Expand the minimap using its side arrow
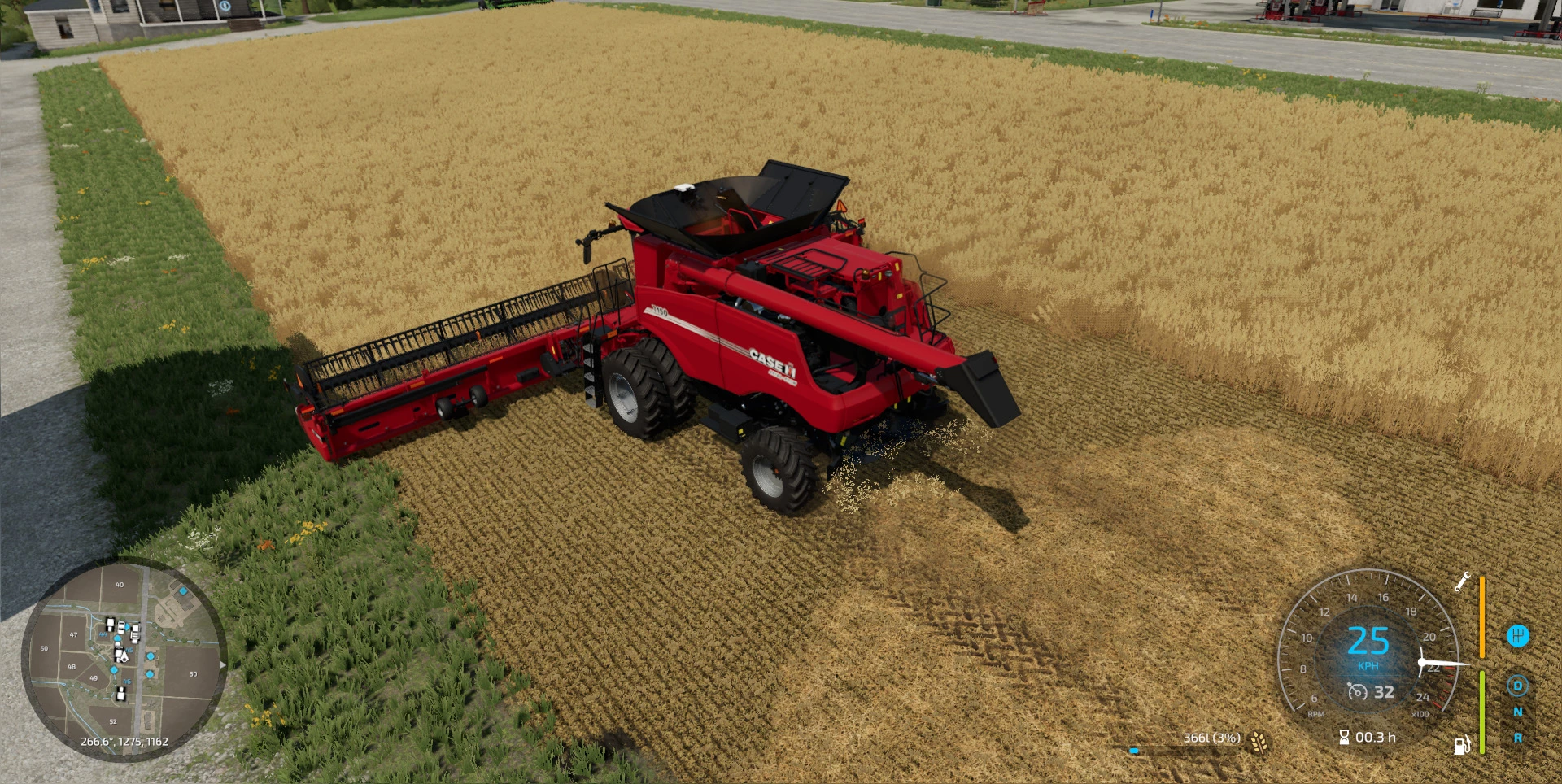 pos(221,665)
